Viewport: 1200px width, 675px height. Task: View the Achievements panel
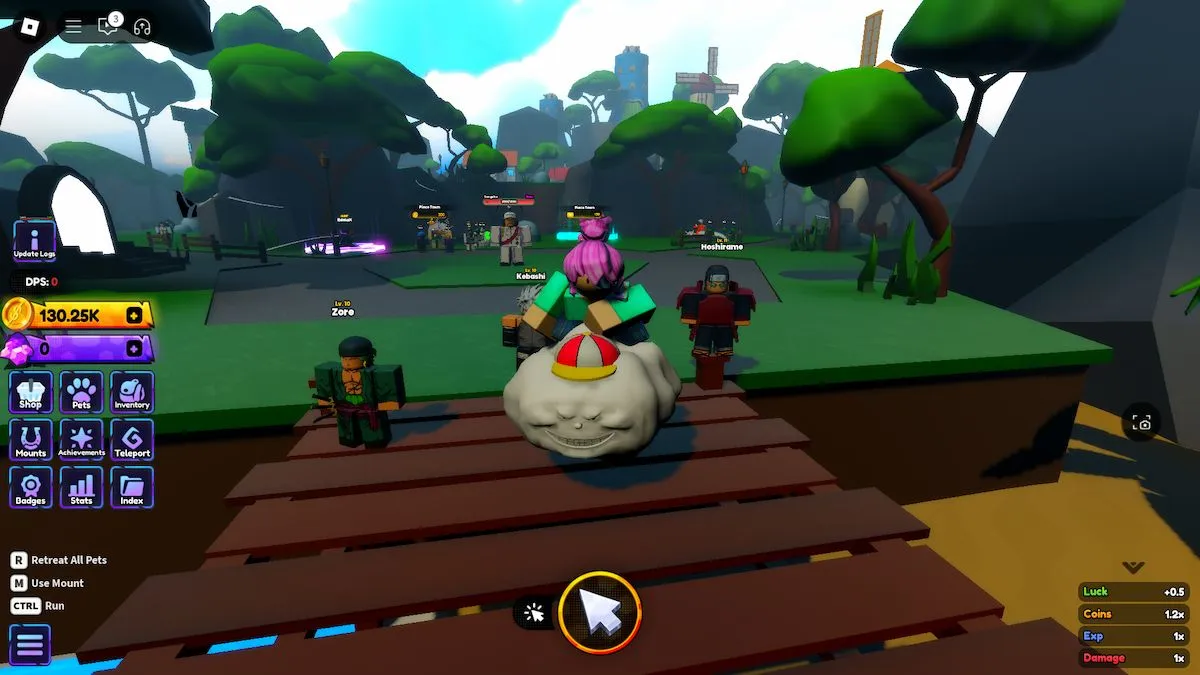click(x=81, y=440)
